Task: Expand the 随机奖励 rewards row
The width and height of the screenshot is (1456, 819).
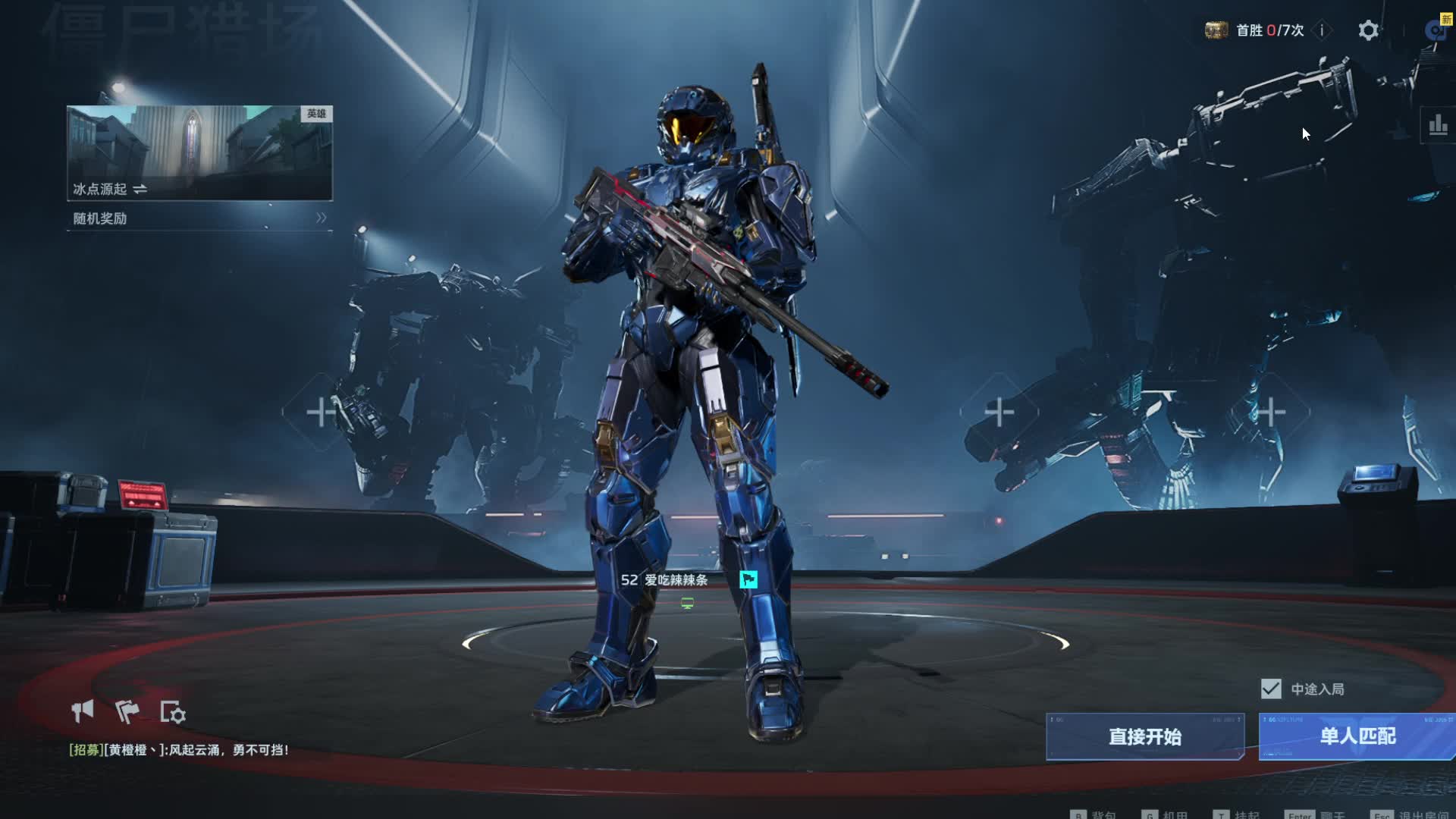Action: point(199,218)
